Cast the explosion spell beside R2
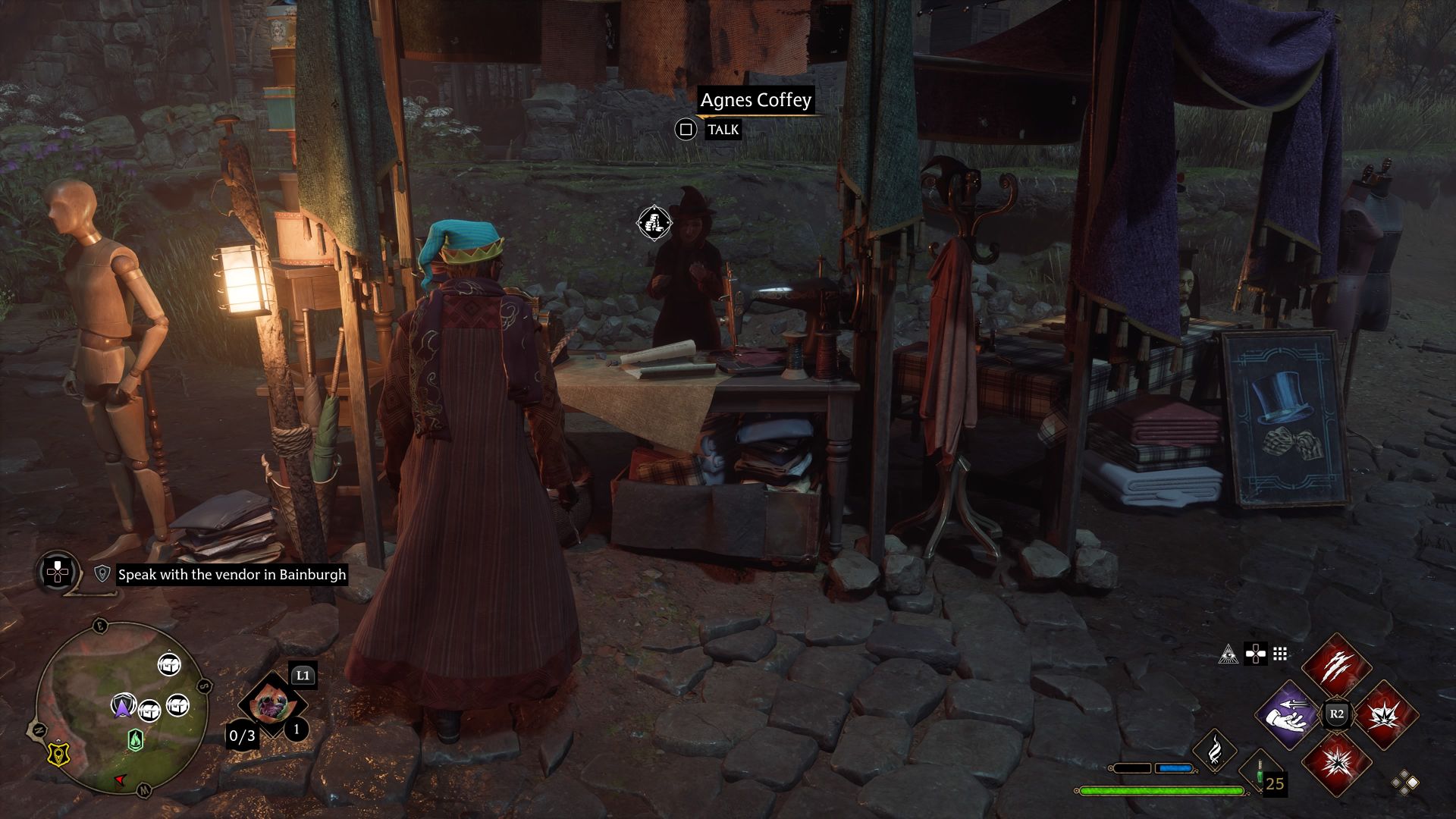This screenshot has width=1456, height=819. tap(1385, 714)
